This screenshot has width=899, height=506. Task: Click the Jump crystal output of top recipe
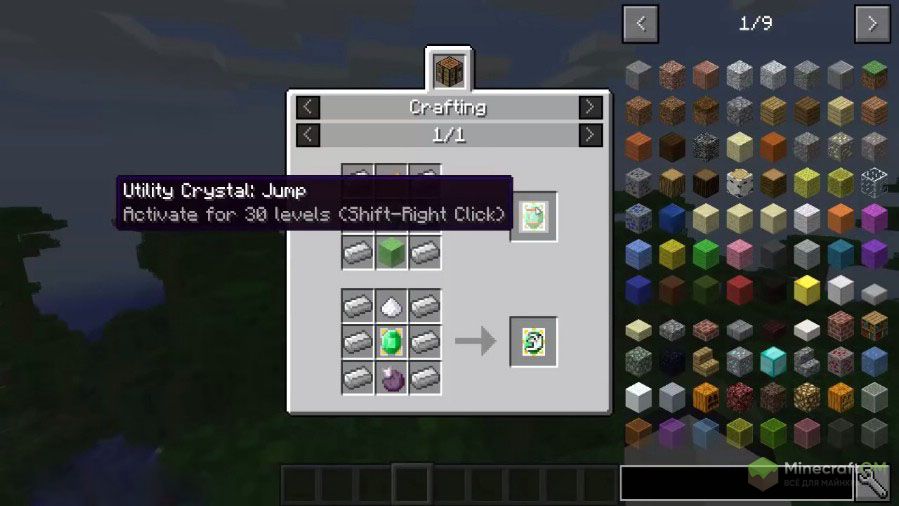533,216
